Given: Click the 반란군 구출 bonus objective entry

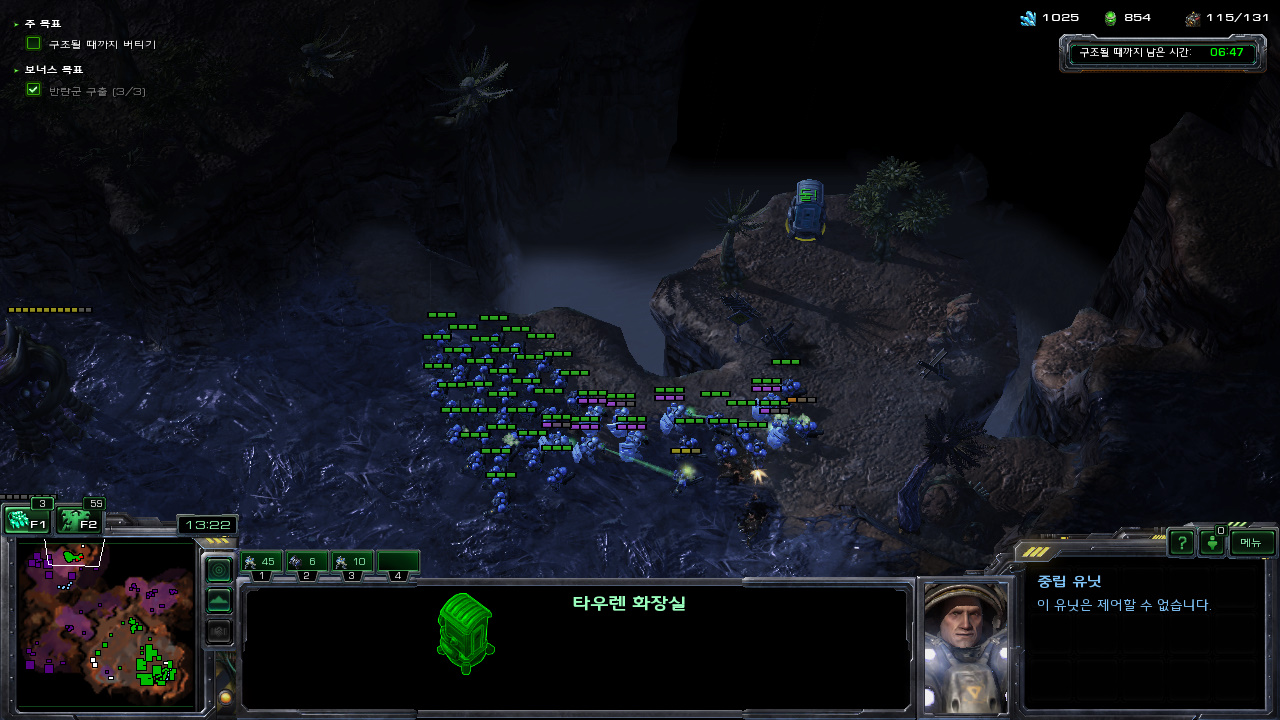Looking at the screenshot, I should (x=97, y=91).
